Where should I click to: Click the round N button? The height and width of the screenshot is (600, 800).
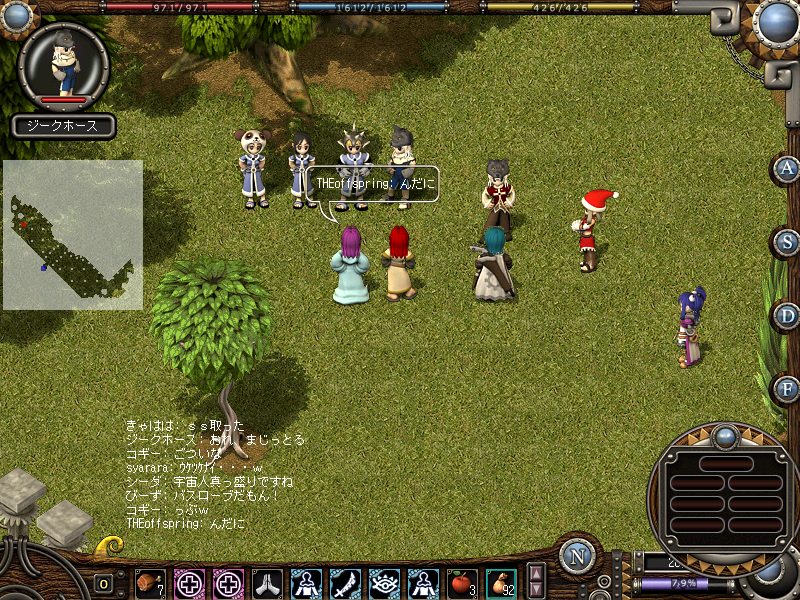pos(577,556)
